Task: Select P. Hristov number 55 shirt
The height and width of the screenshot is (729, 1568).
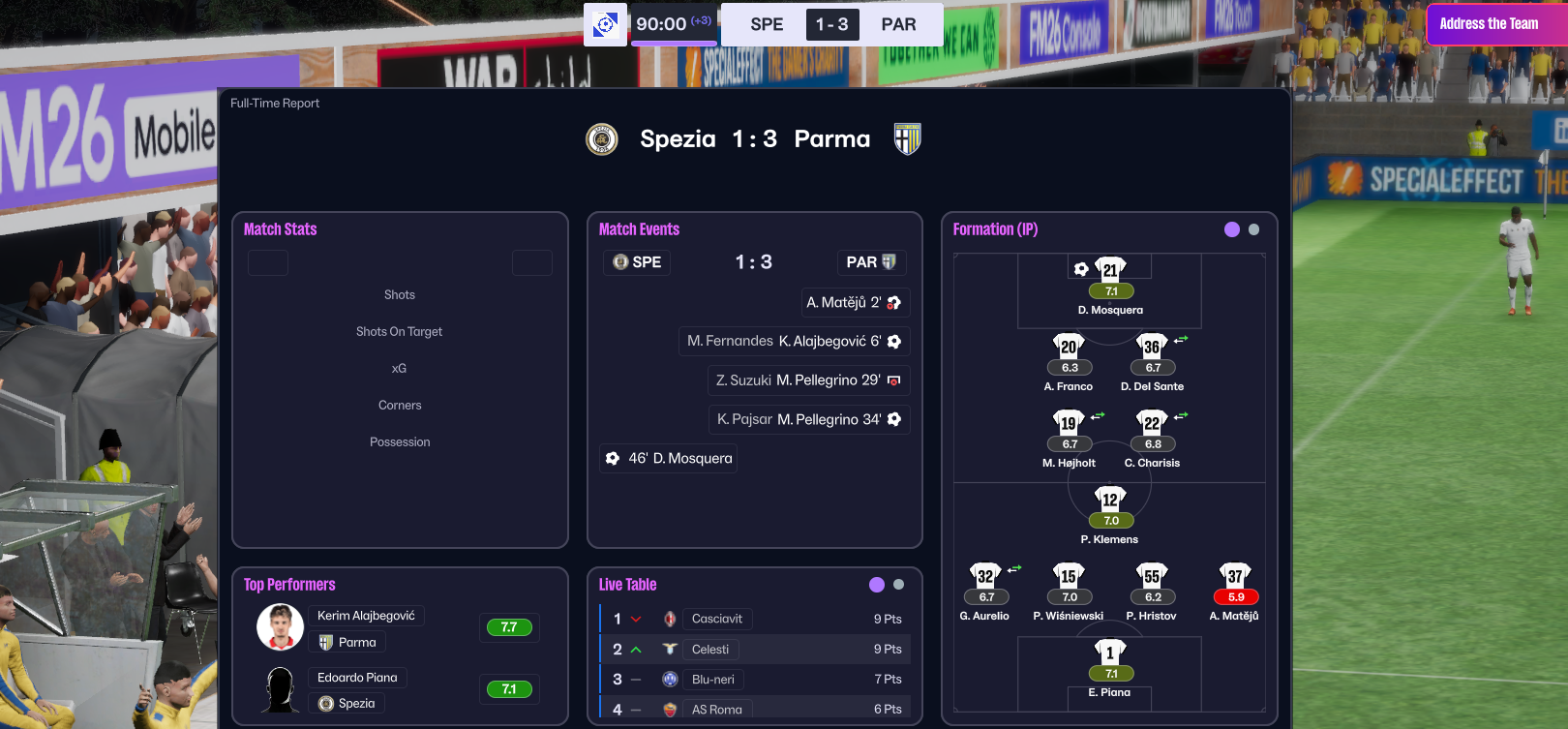Action: [x=1152, y=576]
